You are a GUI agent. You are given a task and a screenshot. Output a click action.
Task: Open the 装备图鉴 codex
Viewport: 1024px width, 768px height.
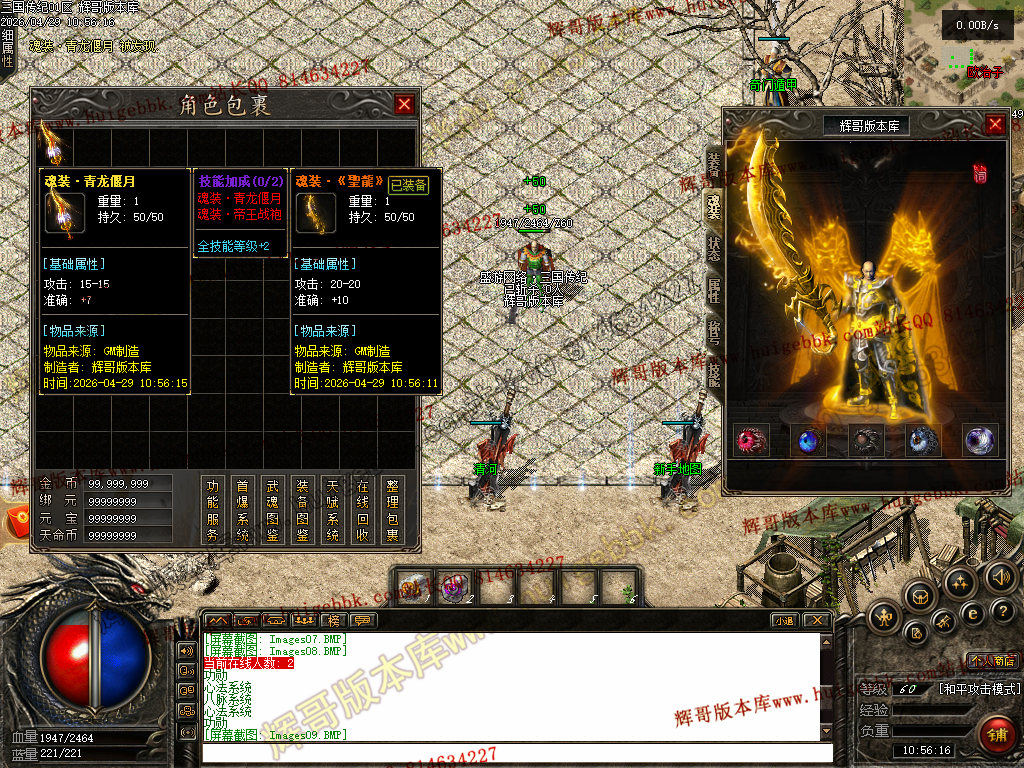[302, 510]
